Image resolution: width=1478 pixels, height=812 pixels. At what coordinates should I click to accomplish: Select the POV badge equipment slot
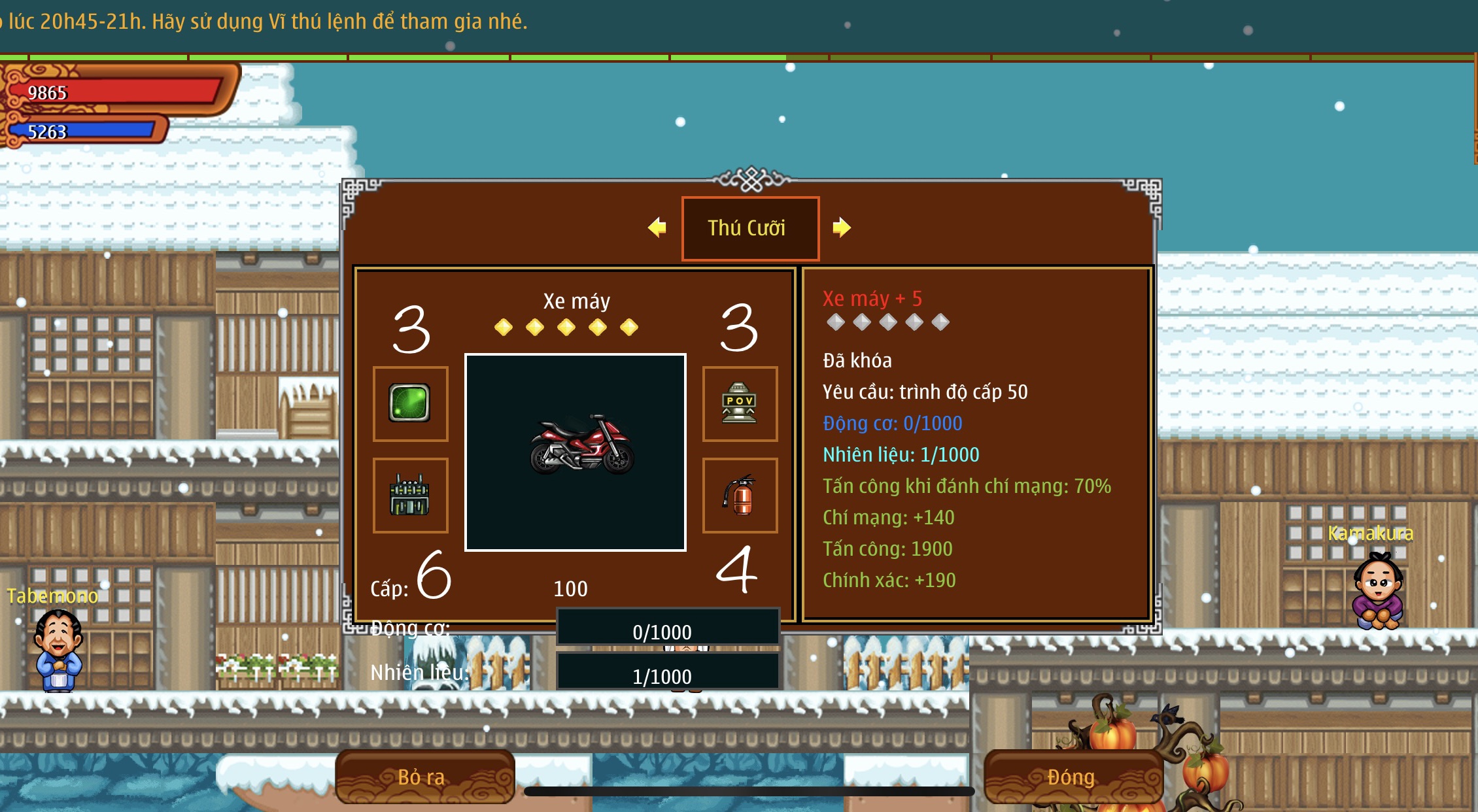click(x=740, y=403)
